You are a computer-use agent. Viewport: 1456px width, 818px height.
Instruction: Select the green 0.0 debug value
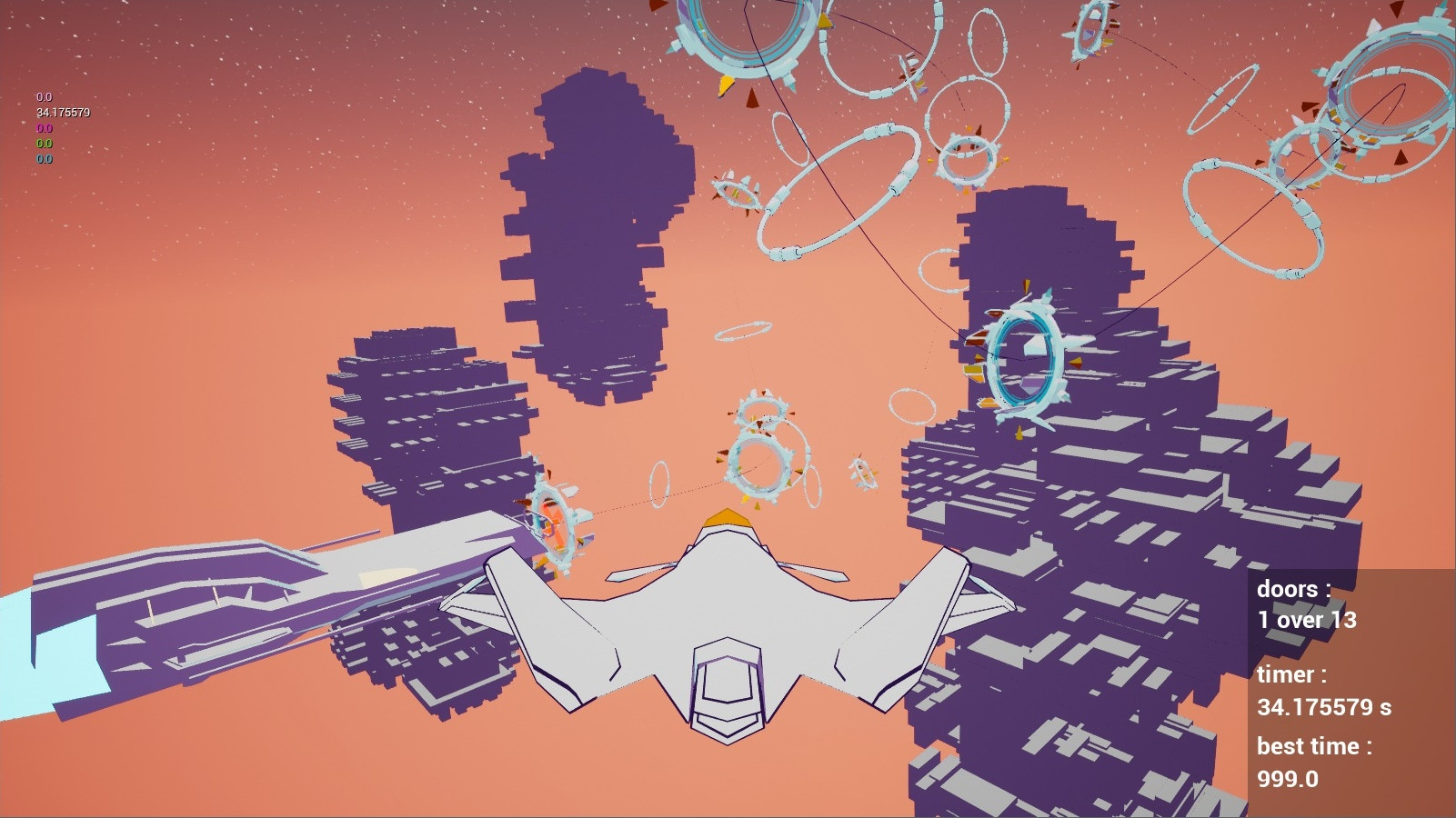click(x=43, y=143)
